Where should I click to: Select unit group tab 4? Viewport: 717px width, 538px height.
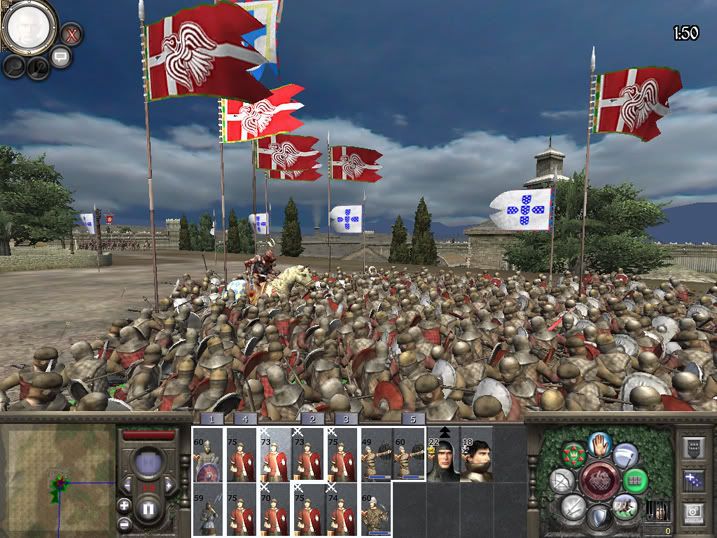tap(243, 419)
